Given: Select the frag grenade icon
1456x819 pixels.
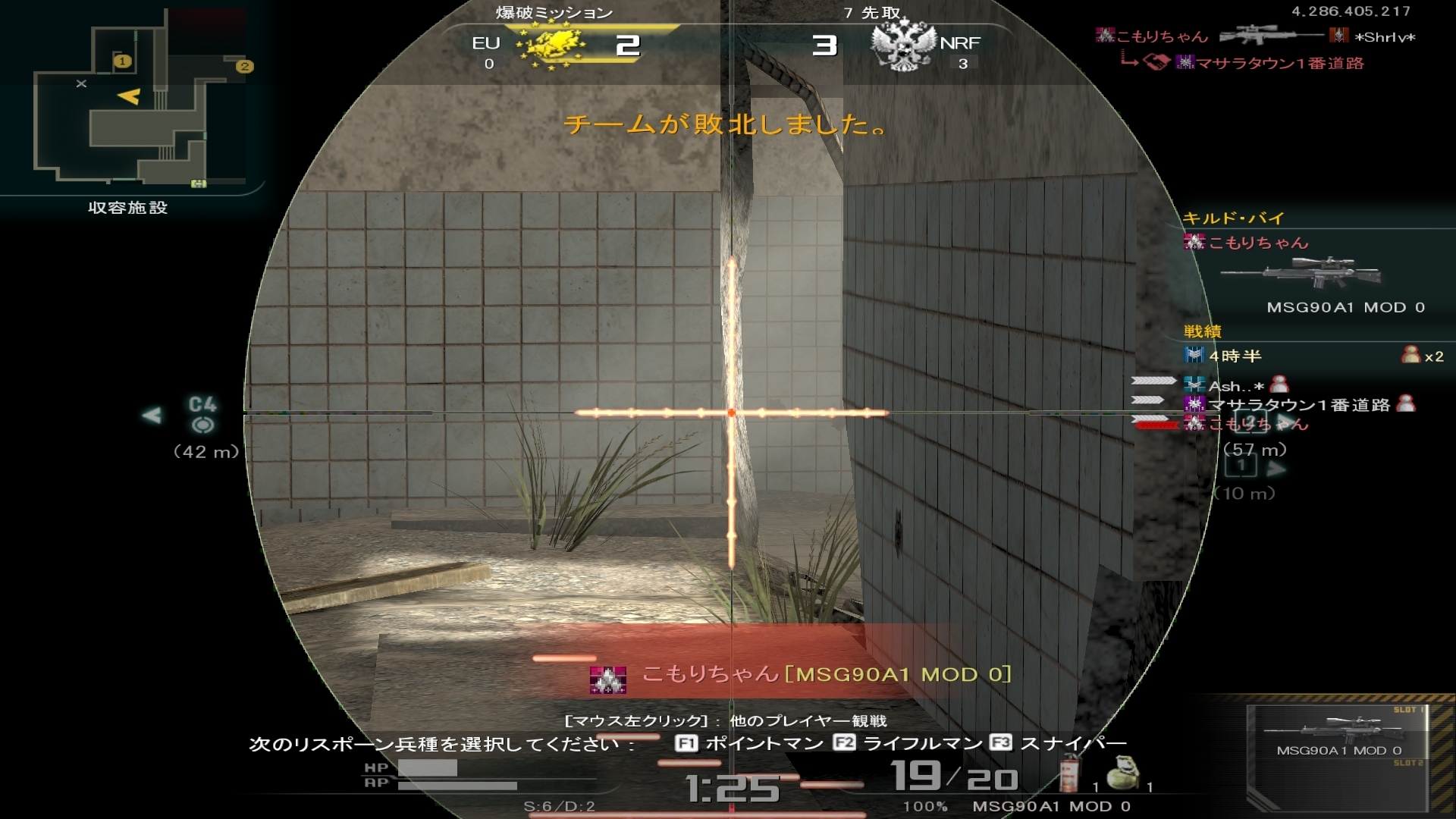Looking at the screenshot, I should tap(1121, 775).
